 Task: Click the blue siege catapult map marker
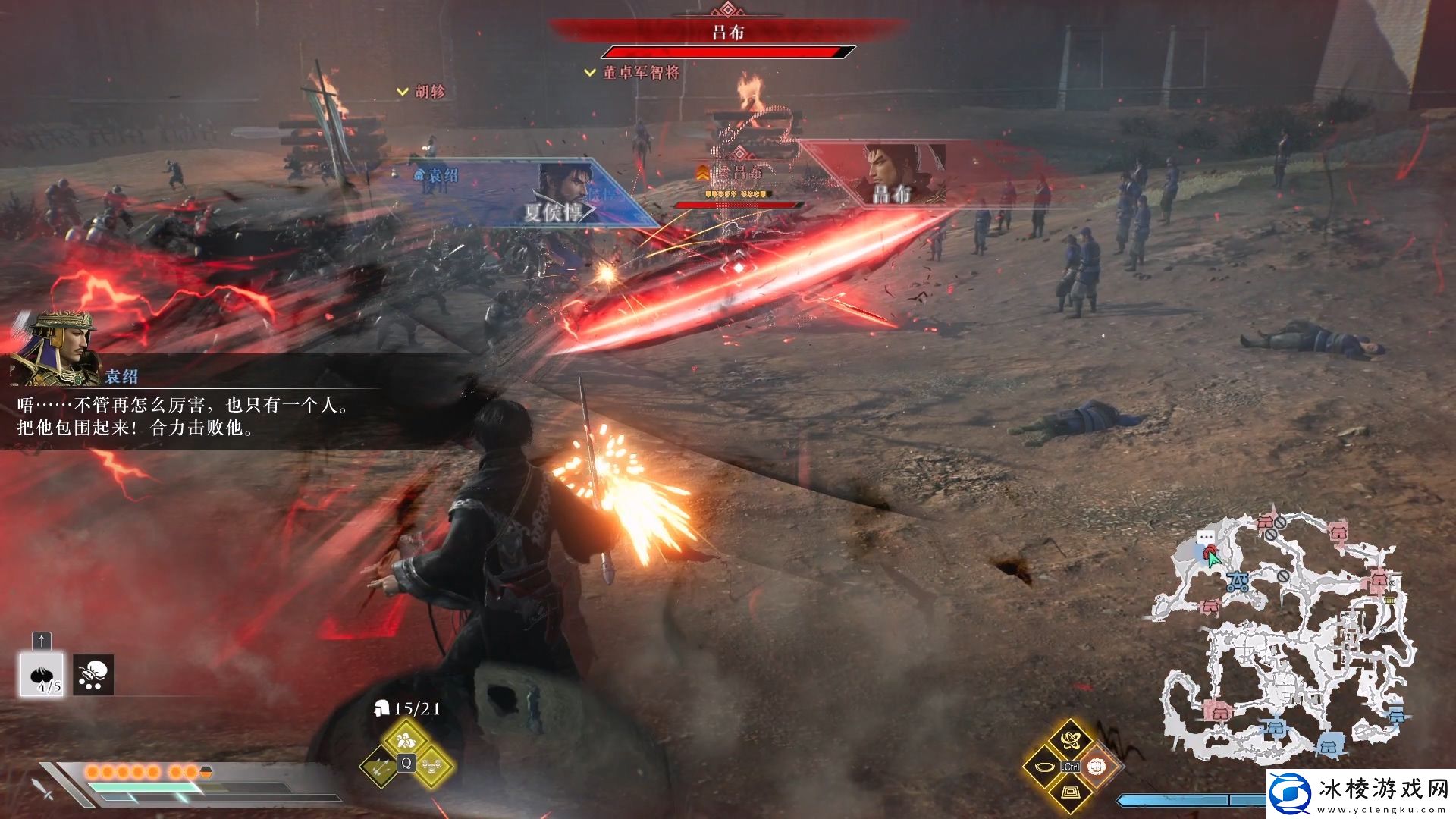[x=1238, y=581]
